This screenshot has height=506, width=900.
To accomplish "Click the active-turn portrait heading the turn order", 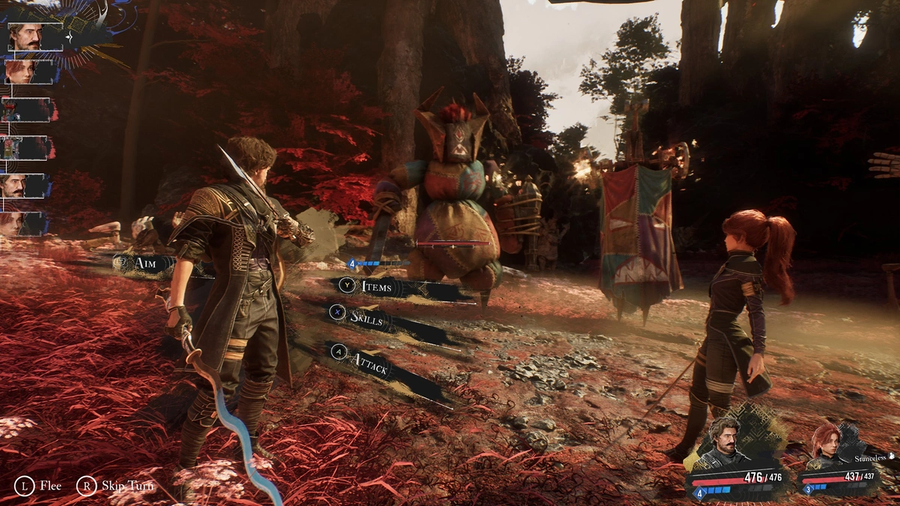I will (x=28, y=37).
